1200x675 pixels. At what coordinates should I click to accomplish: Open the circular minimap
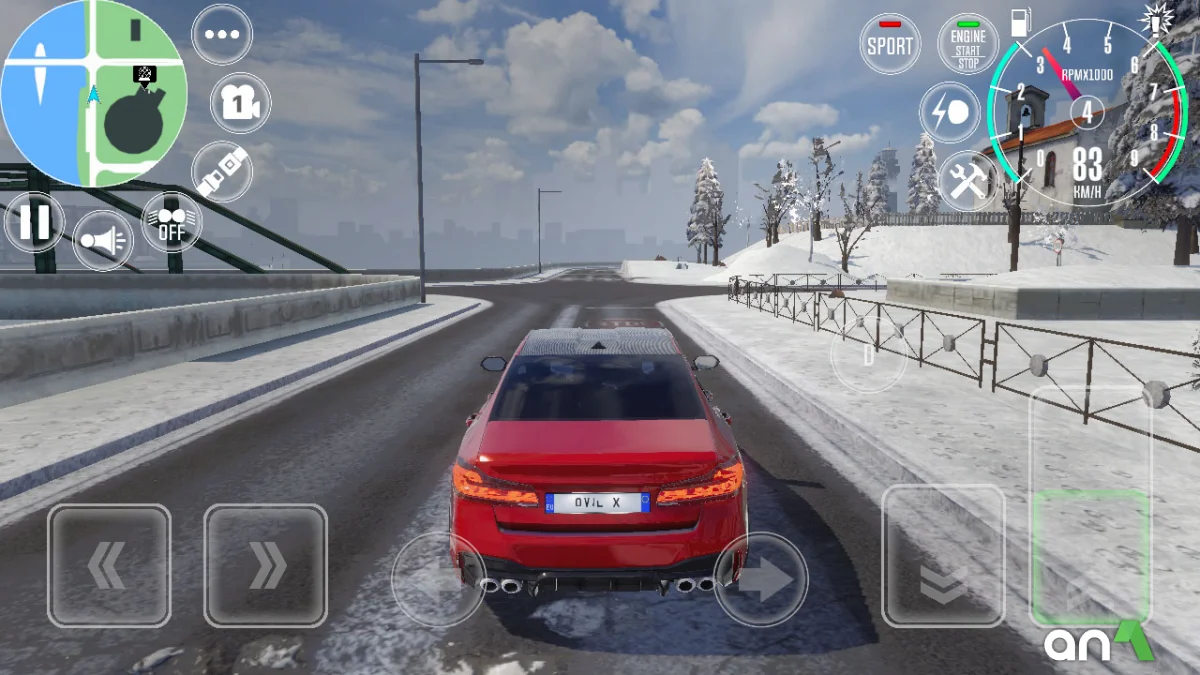coord(93,94)
